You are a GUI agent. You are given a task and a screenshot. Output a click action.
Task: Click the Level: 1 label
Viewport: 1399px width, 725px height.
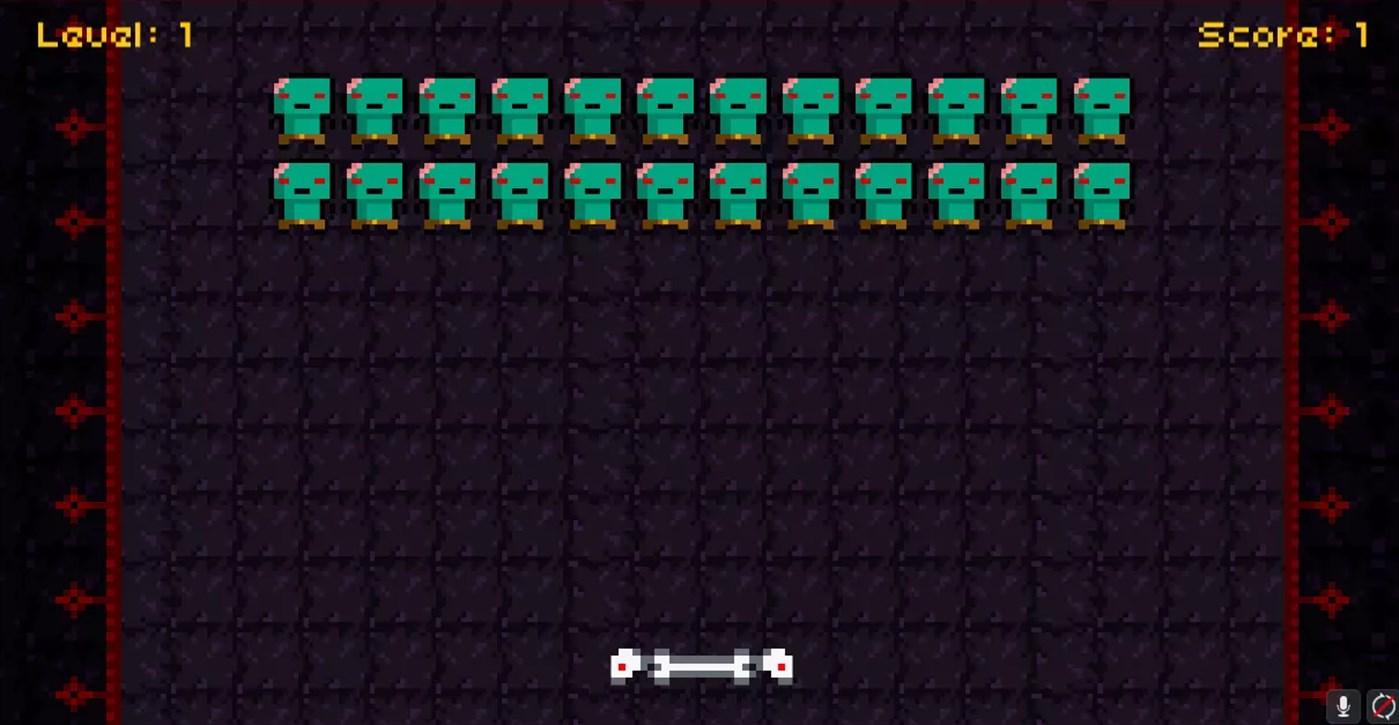click(113, 33)
